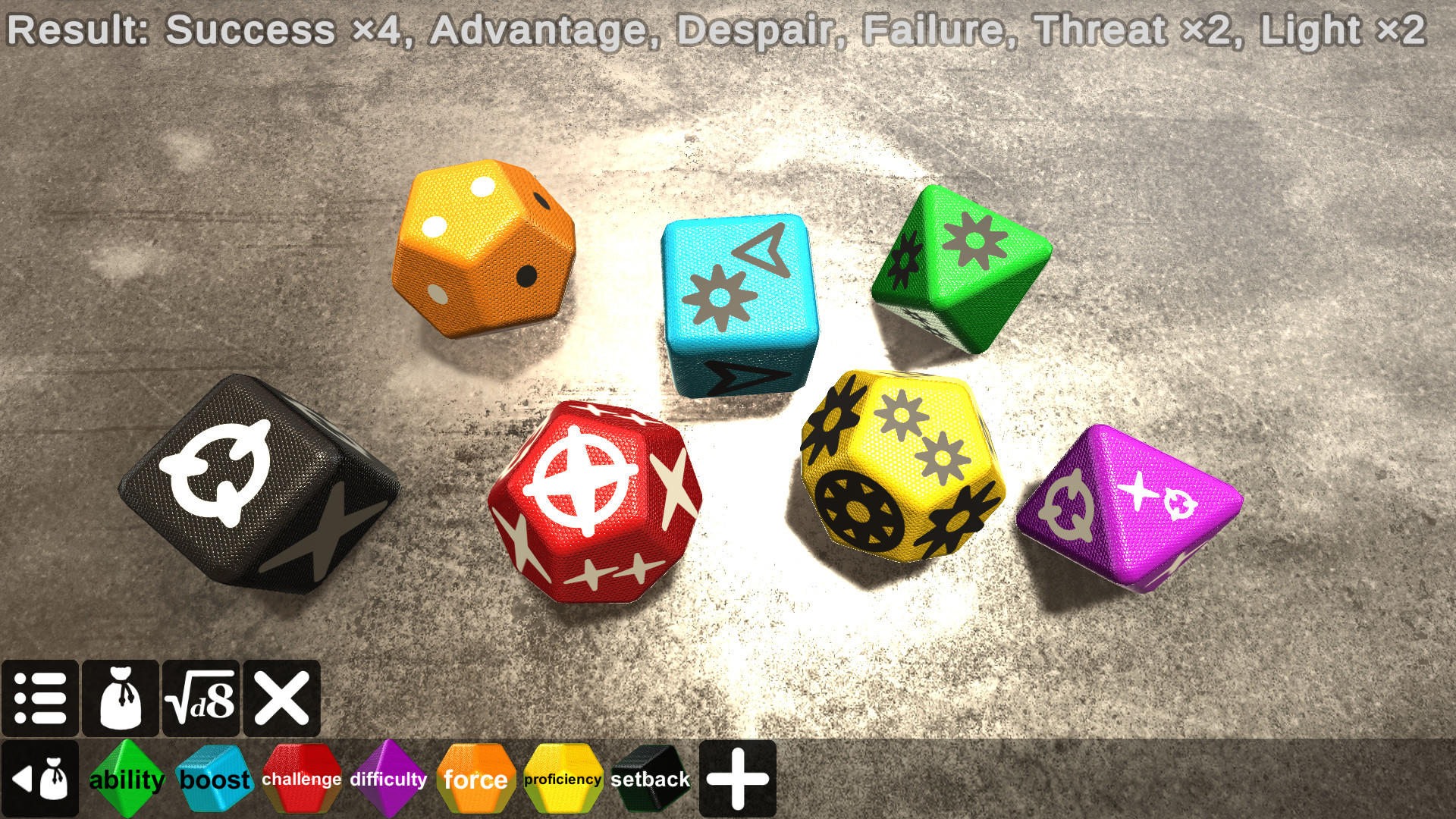
Task: Add a black setback die
Action: 649,778
